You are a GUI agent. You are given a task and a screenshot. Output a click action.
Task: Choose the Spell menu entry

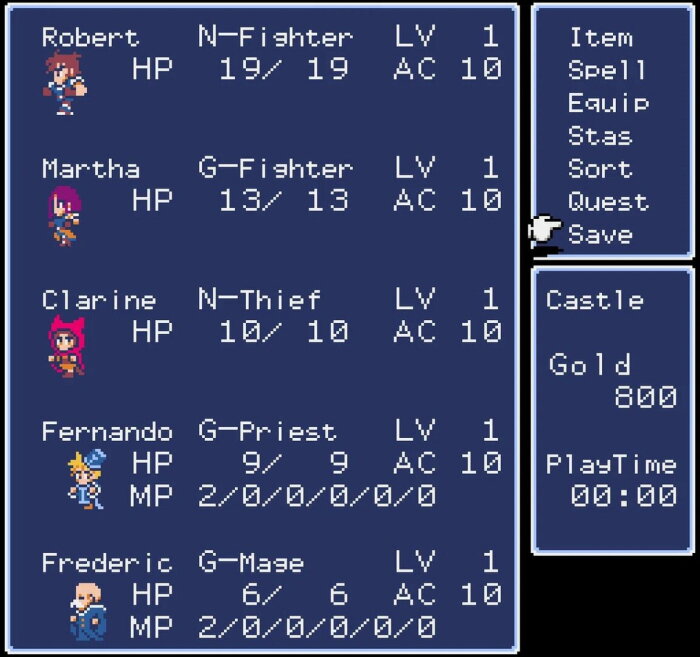[606, 70]
